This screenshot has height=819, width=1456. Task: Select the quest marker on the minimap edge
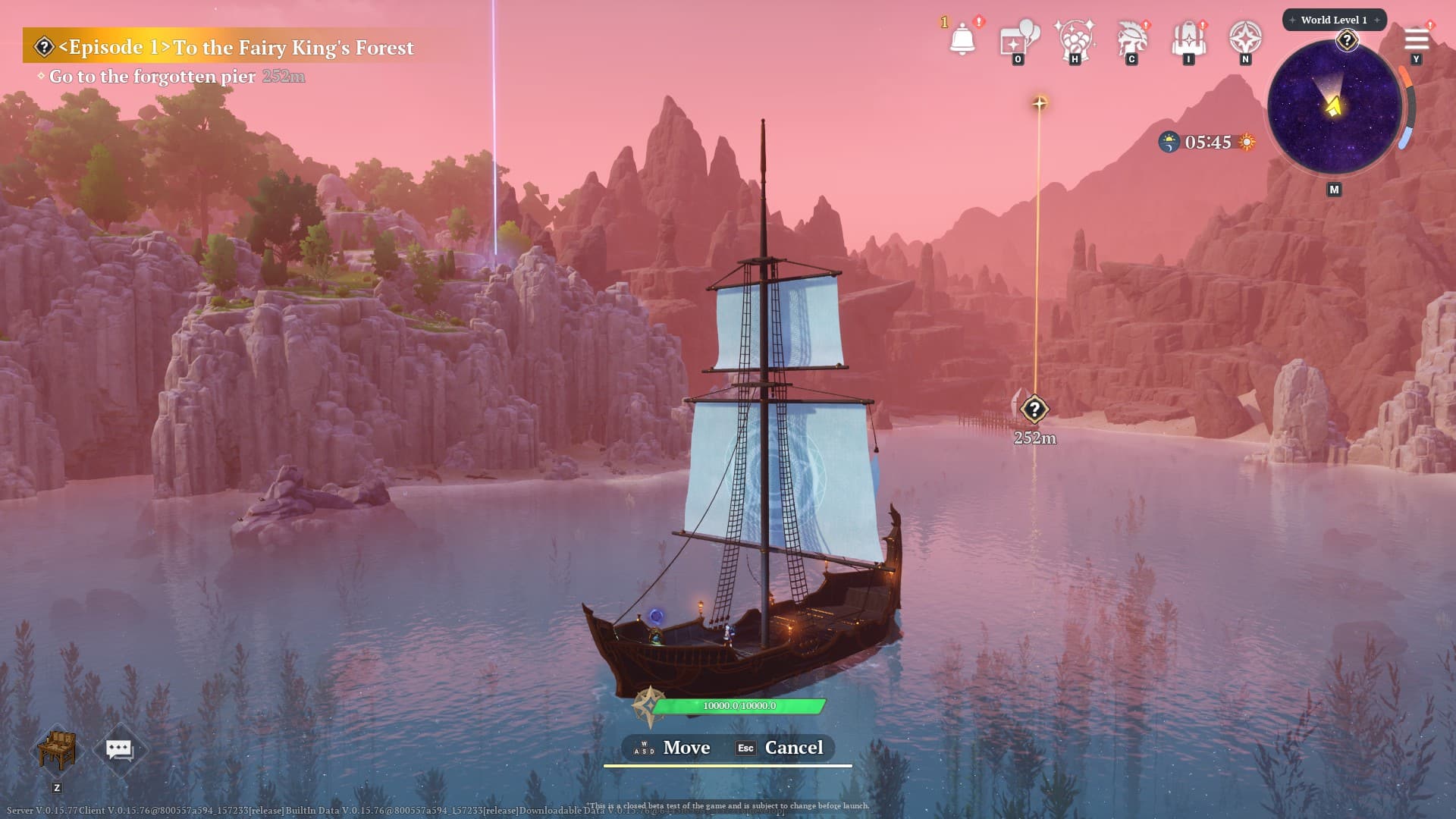1347,40
